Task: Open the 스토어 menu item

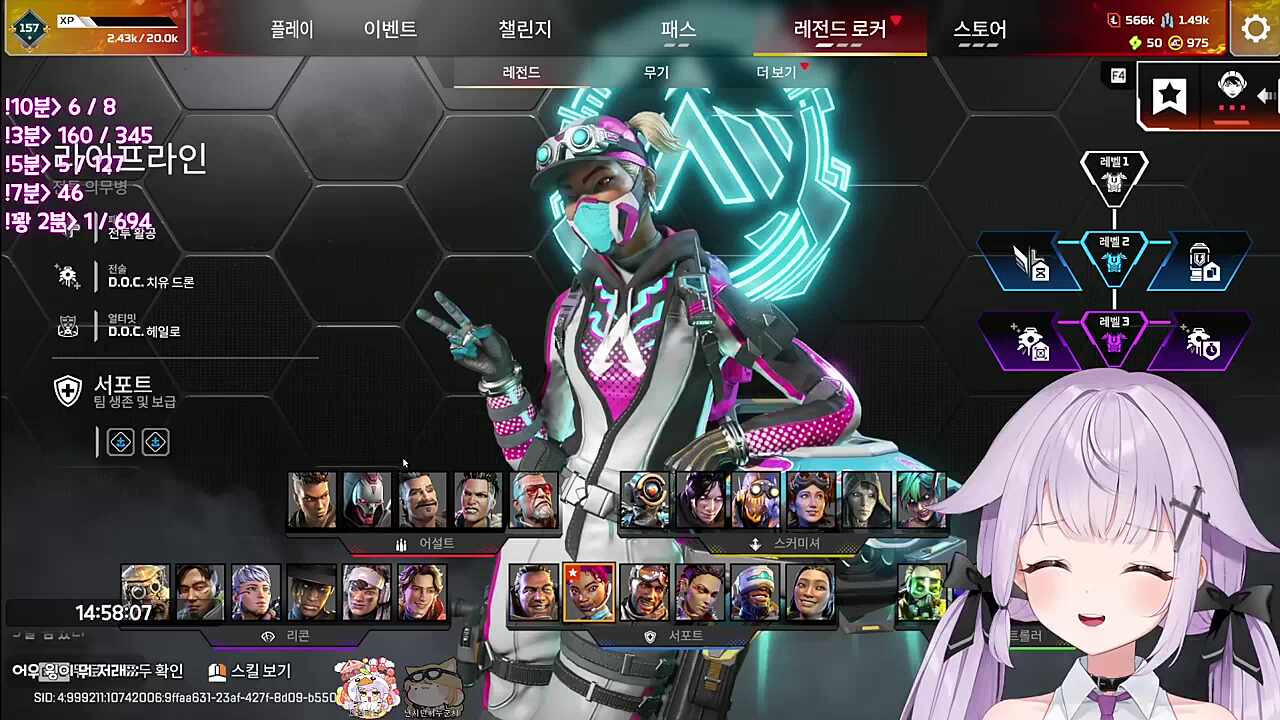Action: pyautogui.click(x=980, y=29)
